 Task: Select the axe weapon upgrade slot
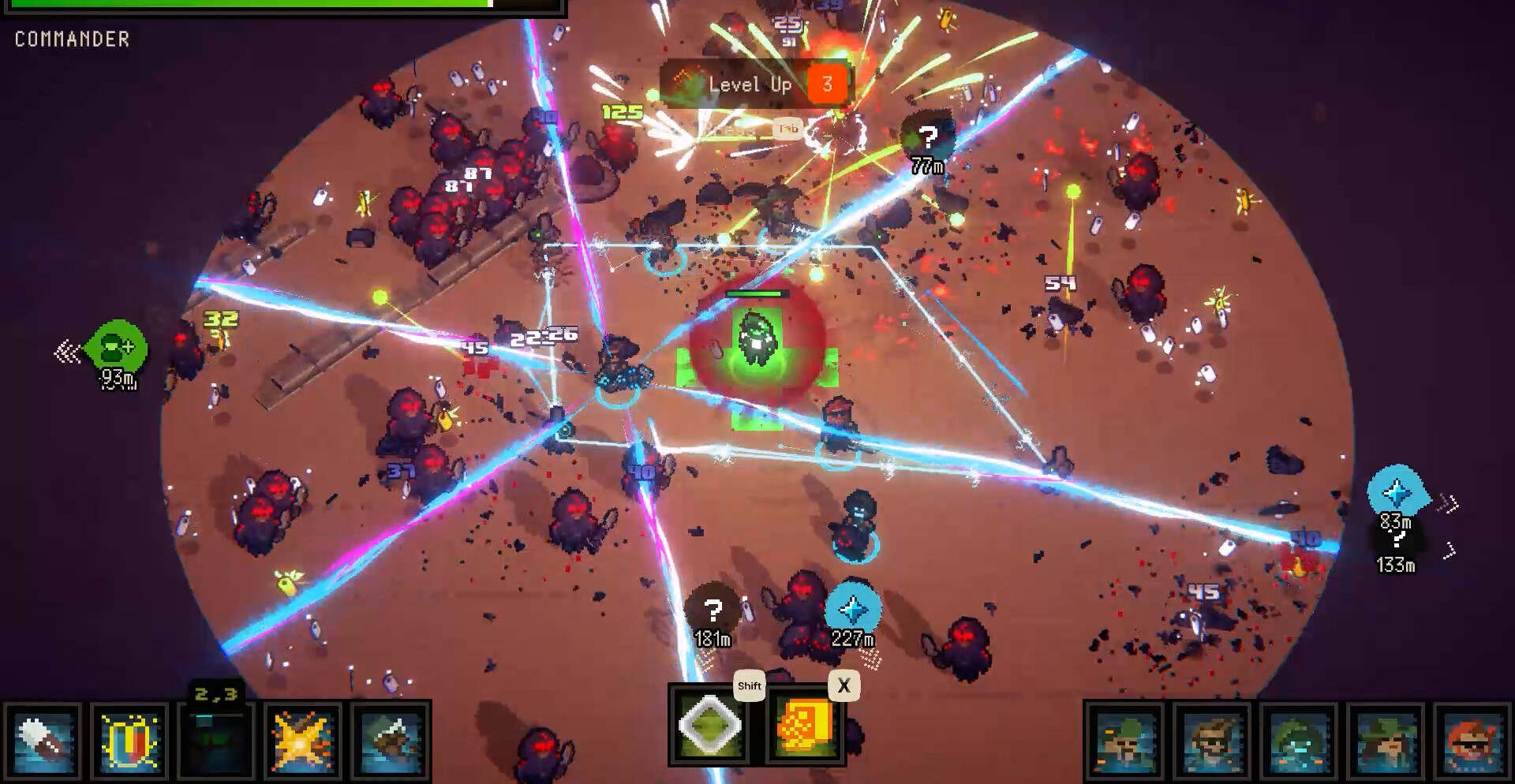pos(390,741)
